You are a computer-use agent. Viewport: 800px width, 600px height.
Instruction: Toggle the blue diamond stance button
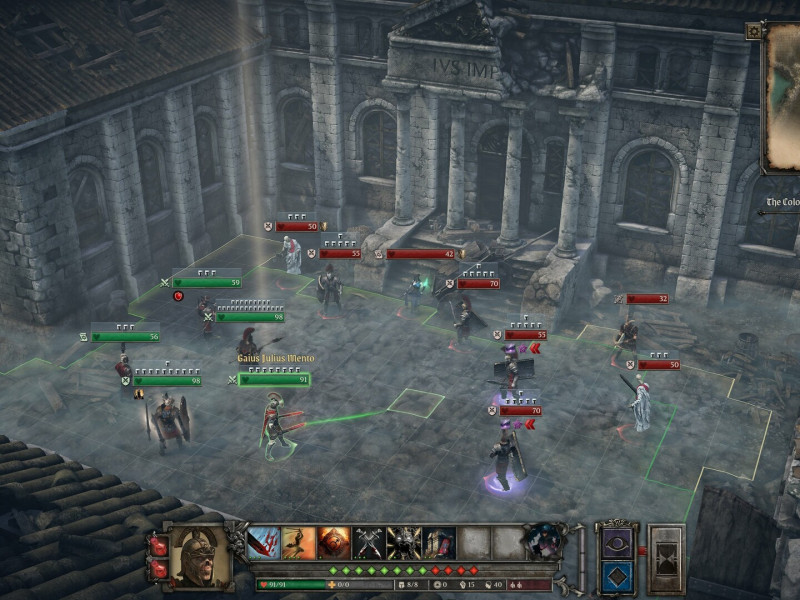(613, 575)
